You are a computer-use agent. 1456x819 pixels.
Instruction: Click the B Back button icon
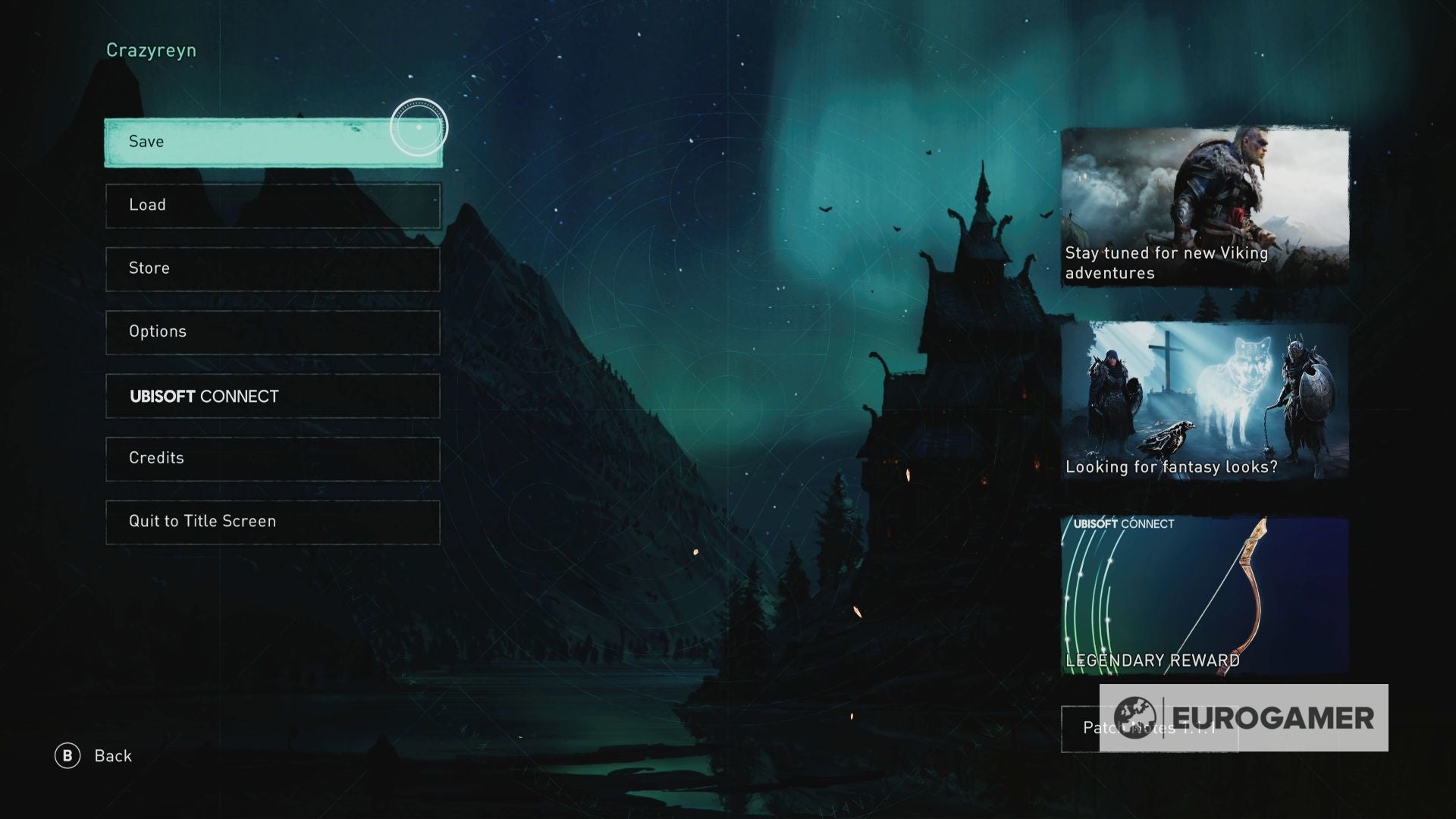(69, 755)
